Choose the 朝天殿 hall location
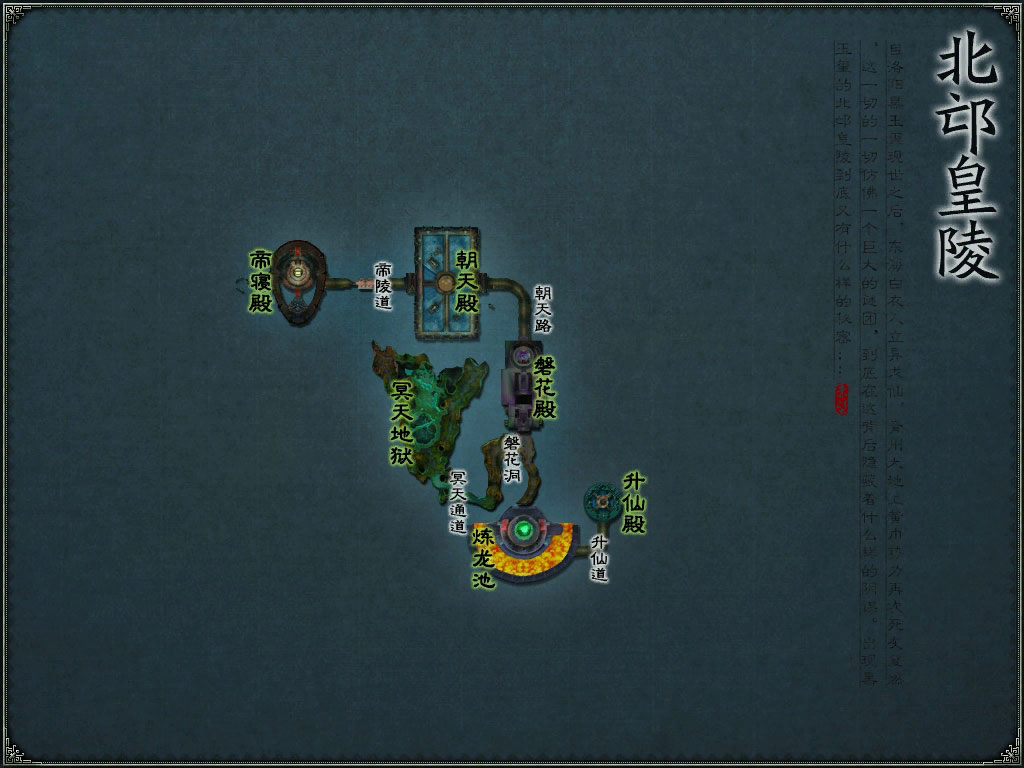Screen dimensions: 1024x768 447,282
